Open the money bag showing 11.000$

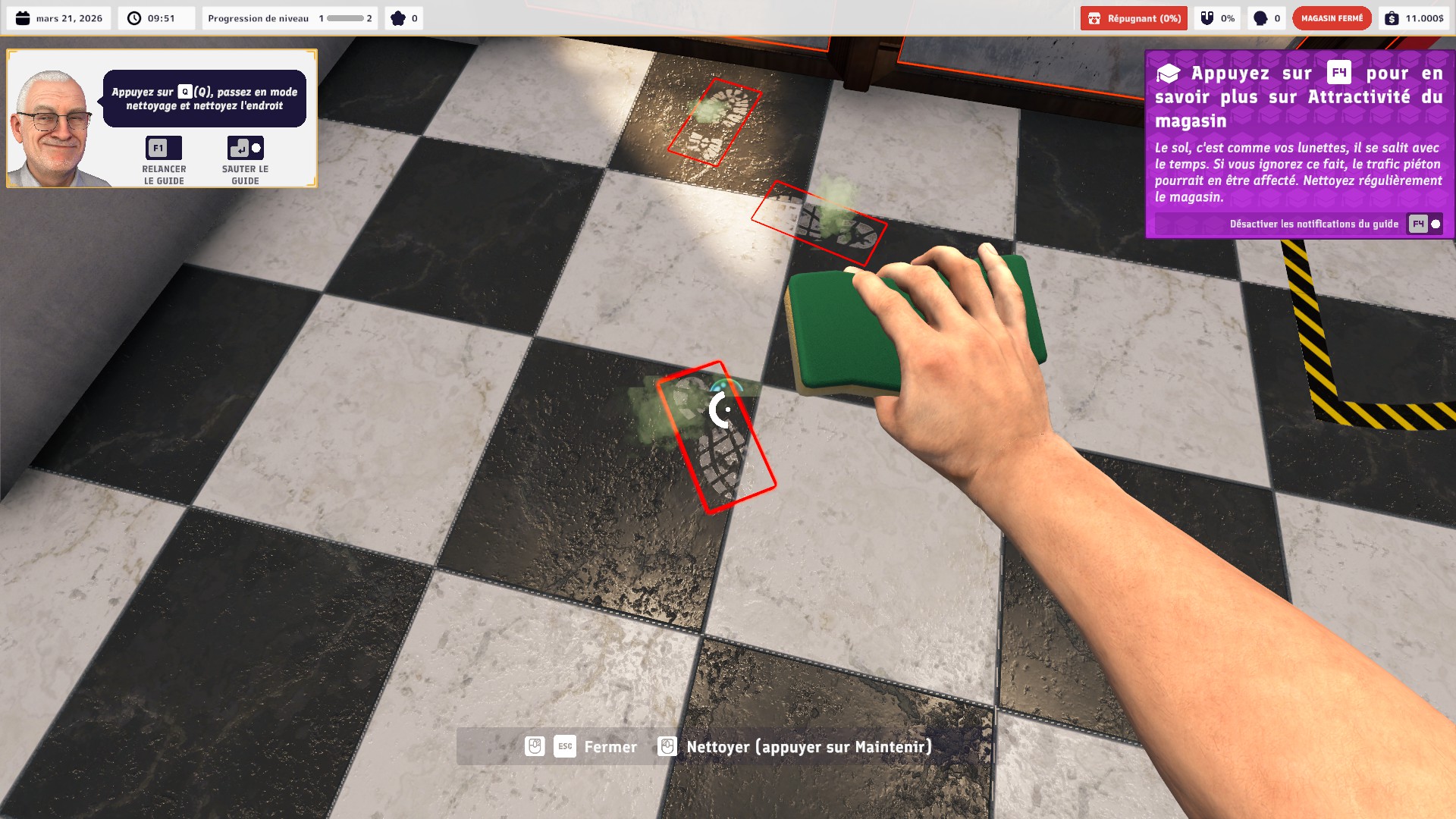[1393, 17]
